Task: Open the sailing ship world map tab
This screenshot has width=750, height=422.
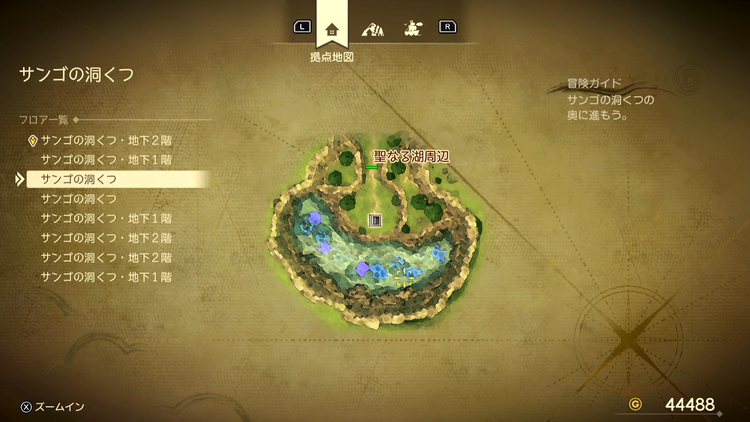Action: tap(412, 28)
